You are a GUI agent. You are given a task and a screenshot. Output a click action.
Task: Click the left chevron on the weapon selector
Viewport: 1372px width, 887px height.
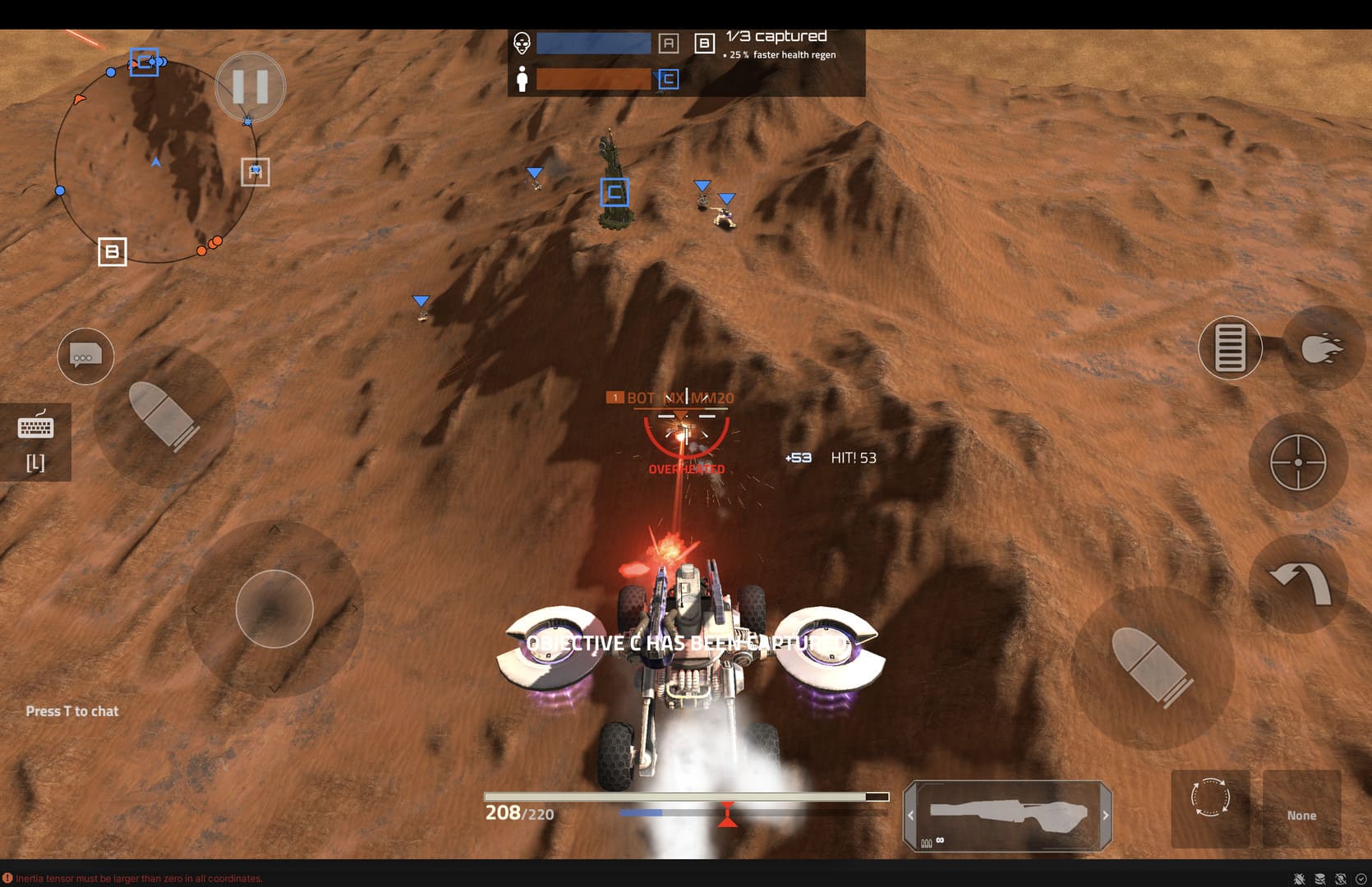coord(910,815)
